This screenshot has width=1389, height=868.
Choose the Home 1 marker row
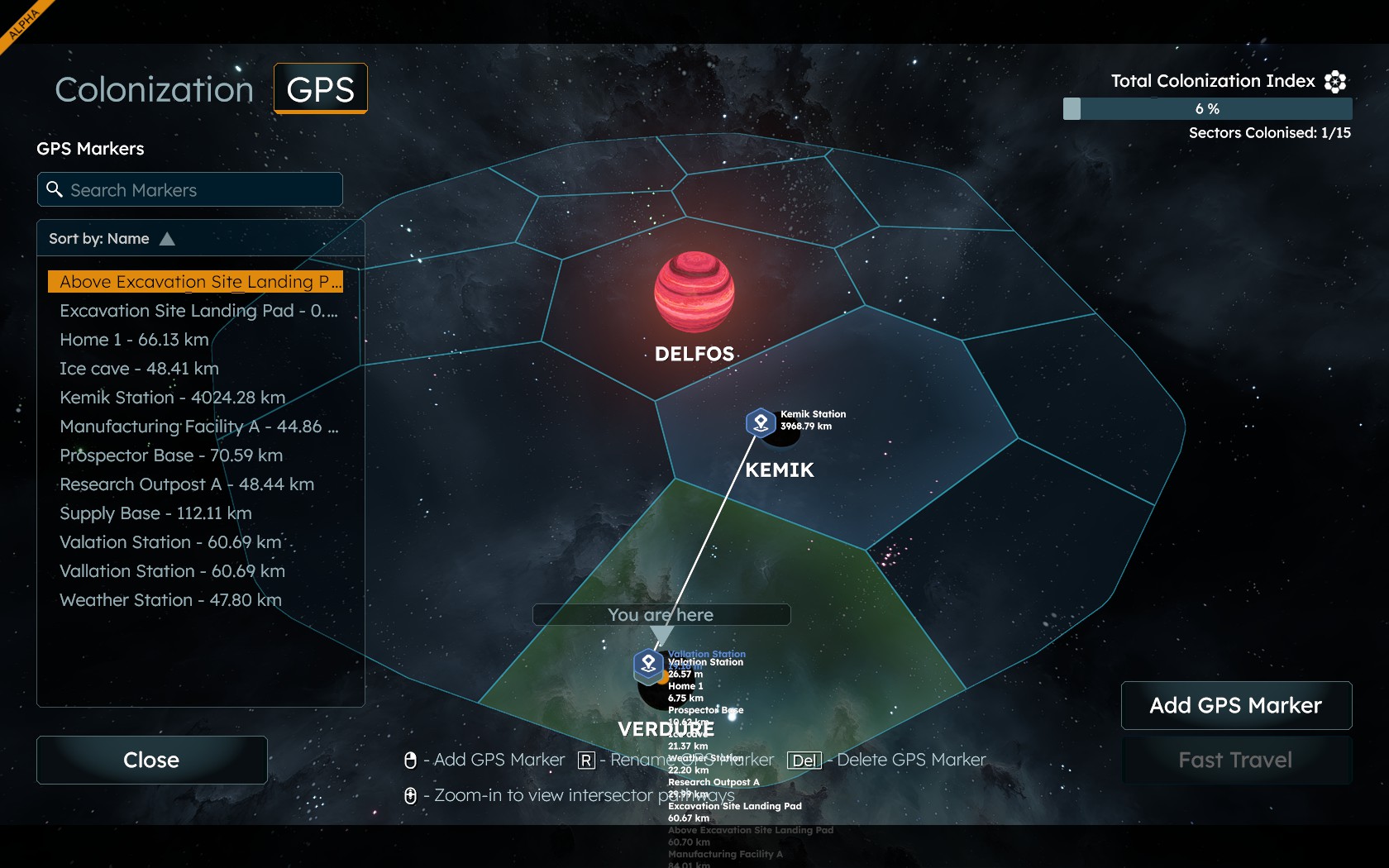coord(134,340)
